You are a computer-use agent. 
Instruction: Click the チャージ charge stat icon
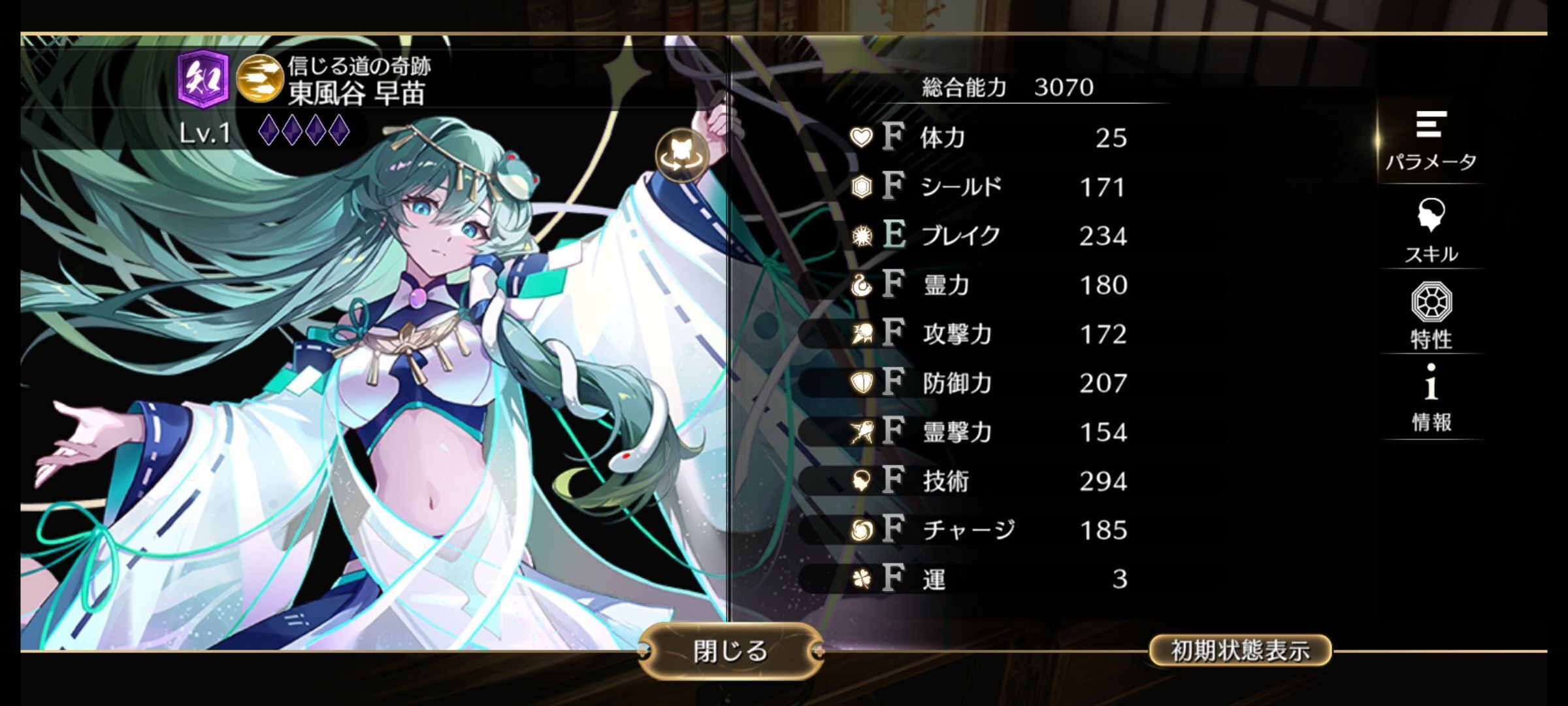[862, 530]
